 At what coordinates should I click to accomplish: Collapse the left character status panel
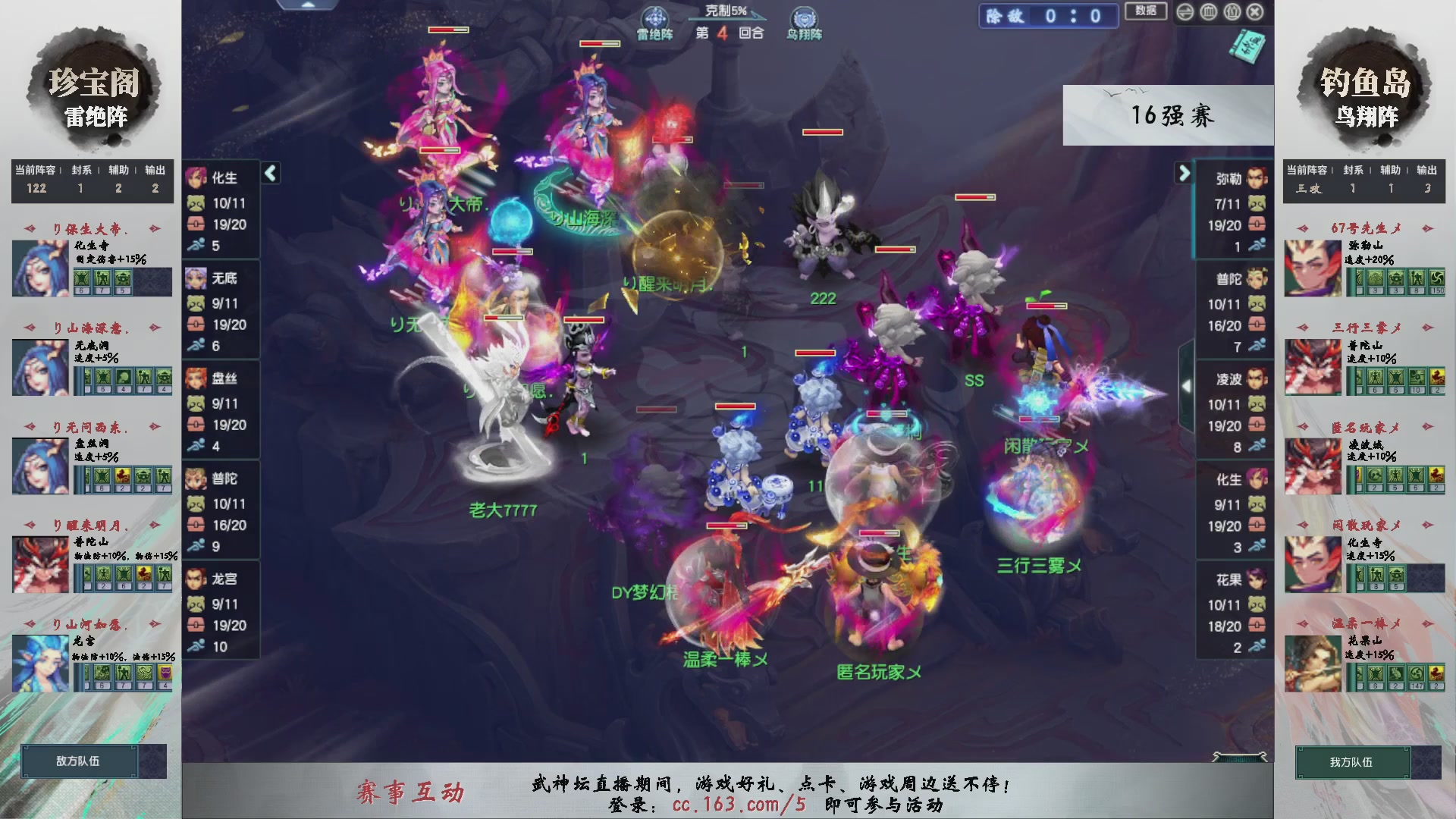click(x=269, y=174)
